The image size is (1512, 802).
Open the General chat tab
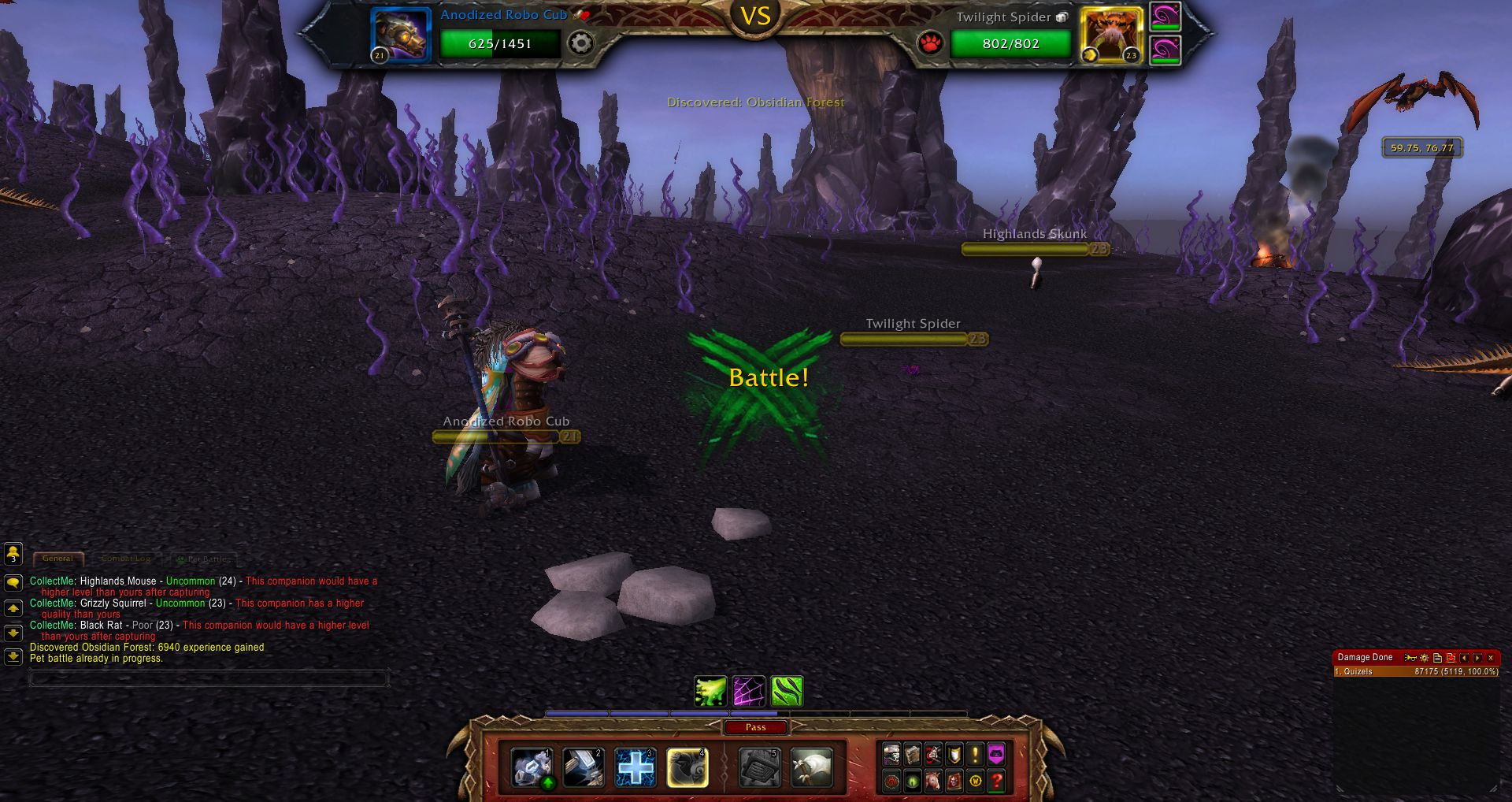[58, 559]
